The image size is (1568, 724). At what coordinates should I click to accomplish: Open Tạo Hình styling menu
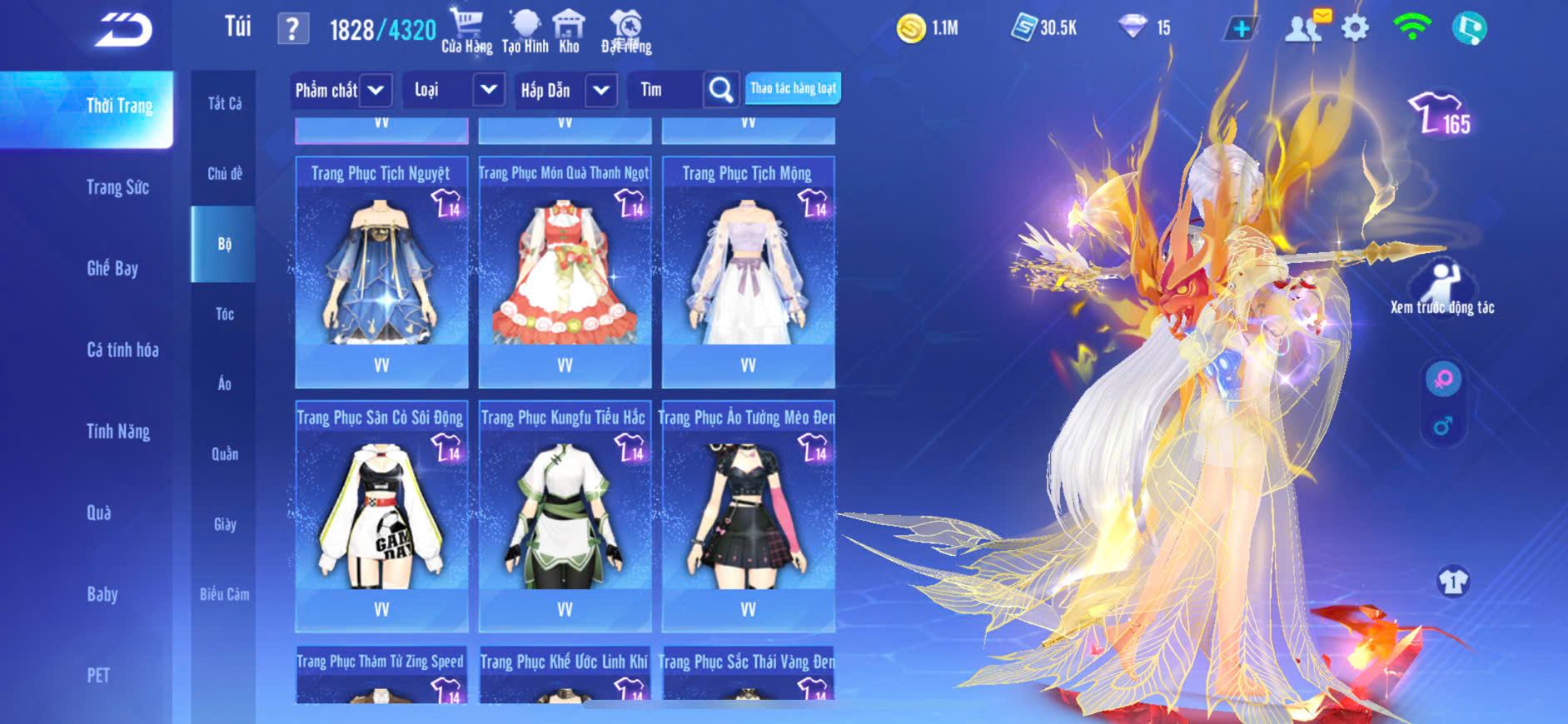coord(525,31)
